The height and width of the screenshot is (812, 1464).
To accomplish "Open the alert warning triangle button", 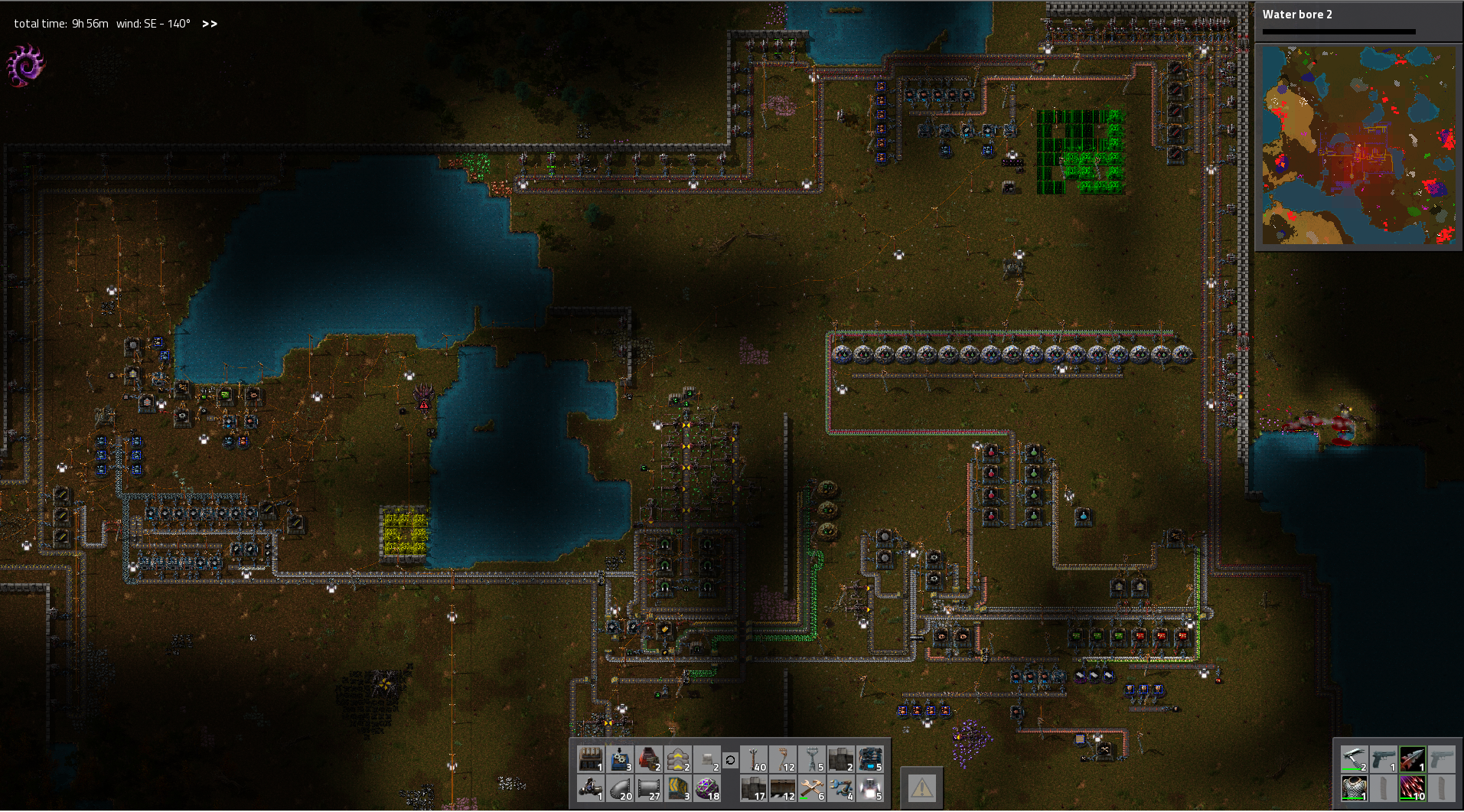I will click(922, 786).
